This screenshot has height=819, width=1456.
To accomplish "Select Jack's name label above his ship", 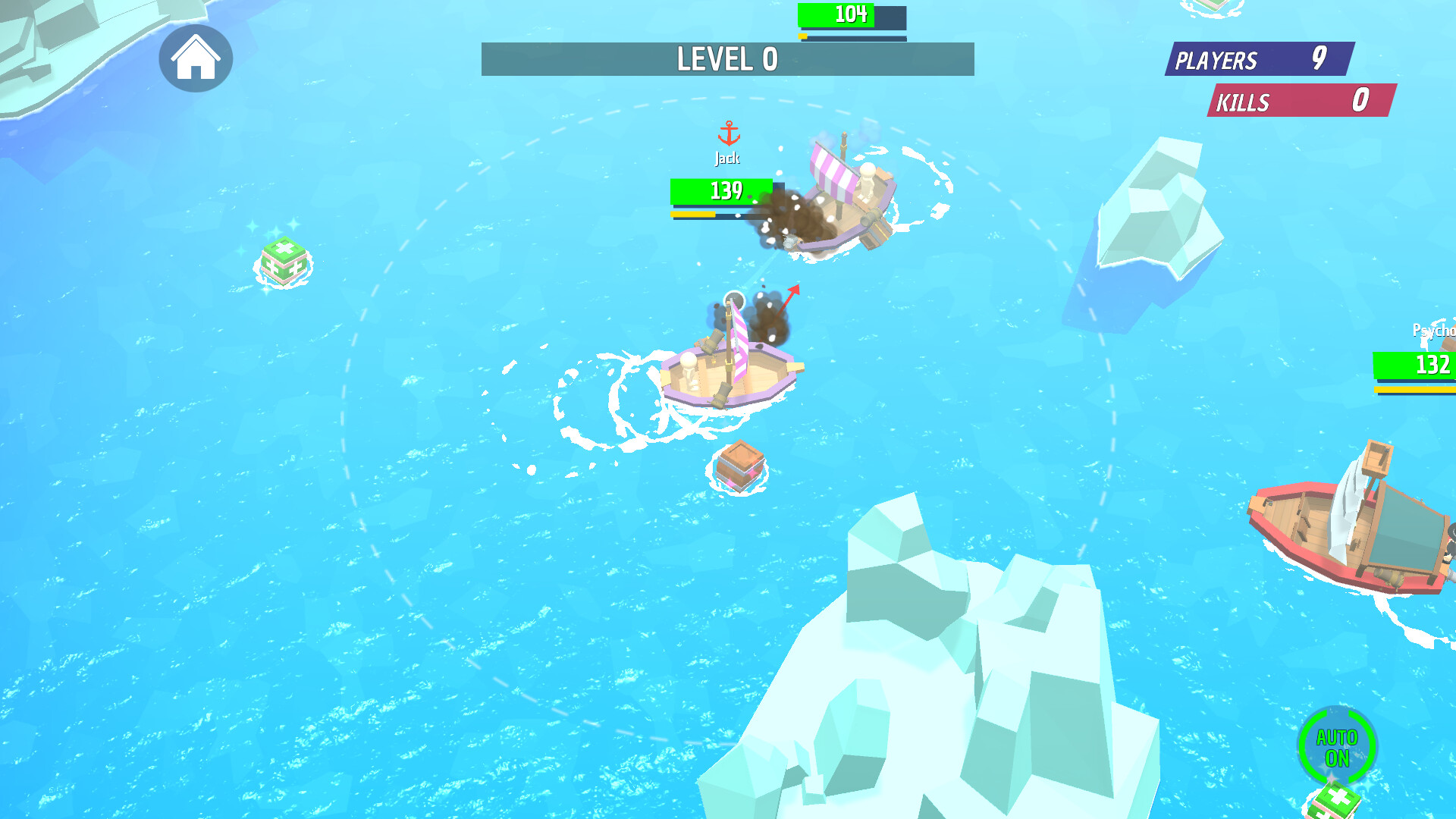I will [727, 158].
